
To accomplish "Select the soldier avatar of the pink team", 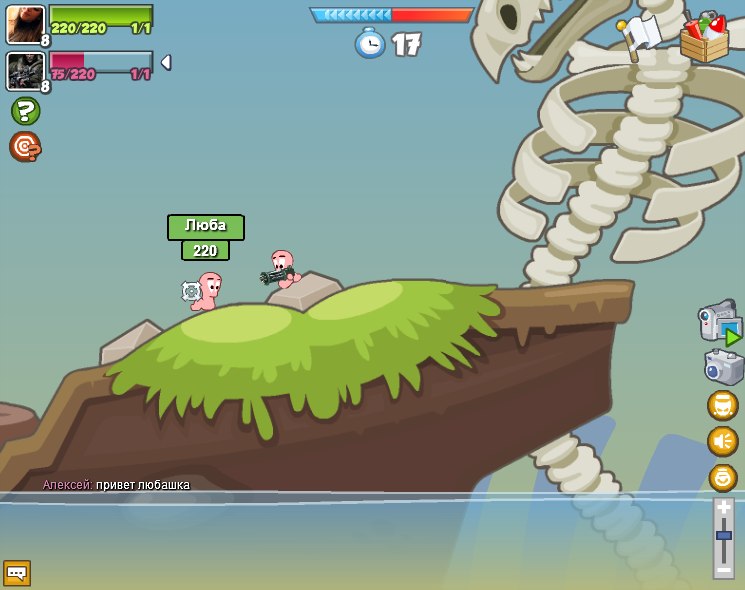I will (25, 71).
